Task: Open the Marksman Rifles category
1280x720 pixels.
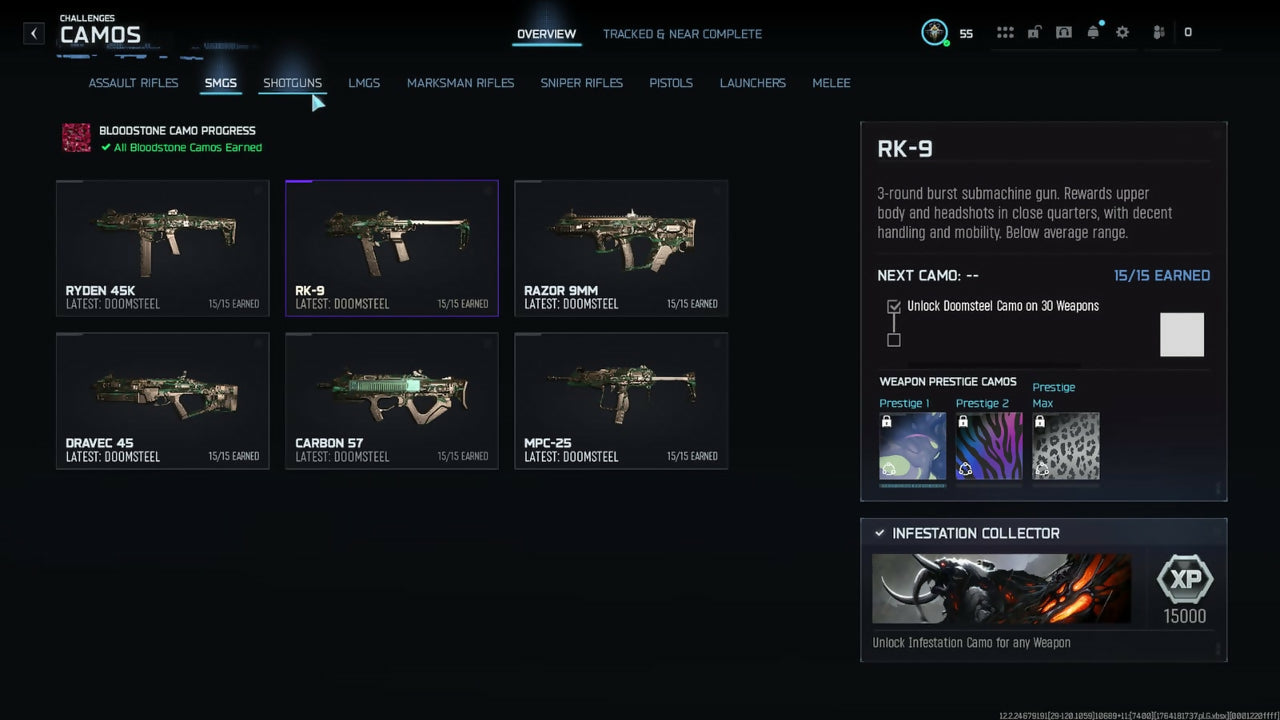Action: tap(460, 83)
